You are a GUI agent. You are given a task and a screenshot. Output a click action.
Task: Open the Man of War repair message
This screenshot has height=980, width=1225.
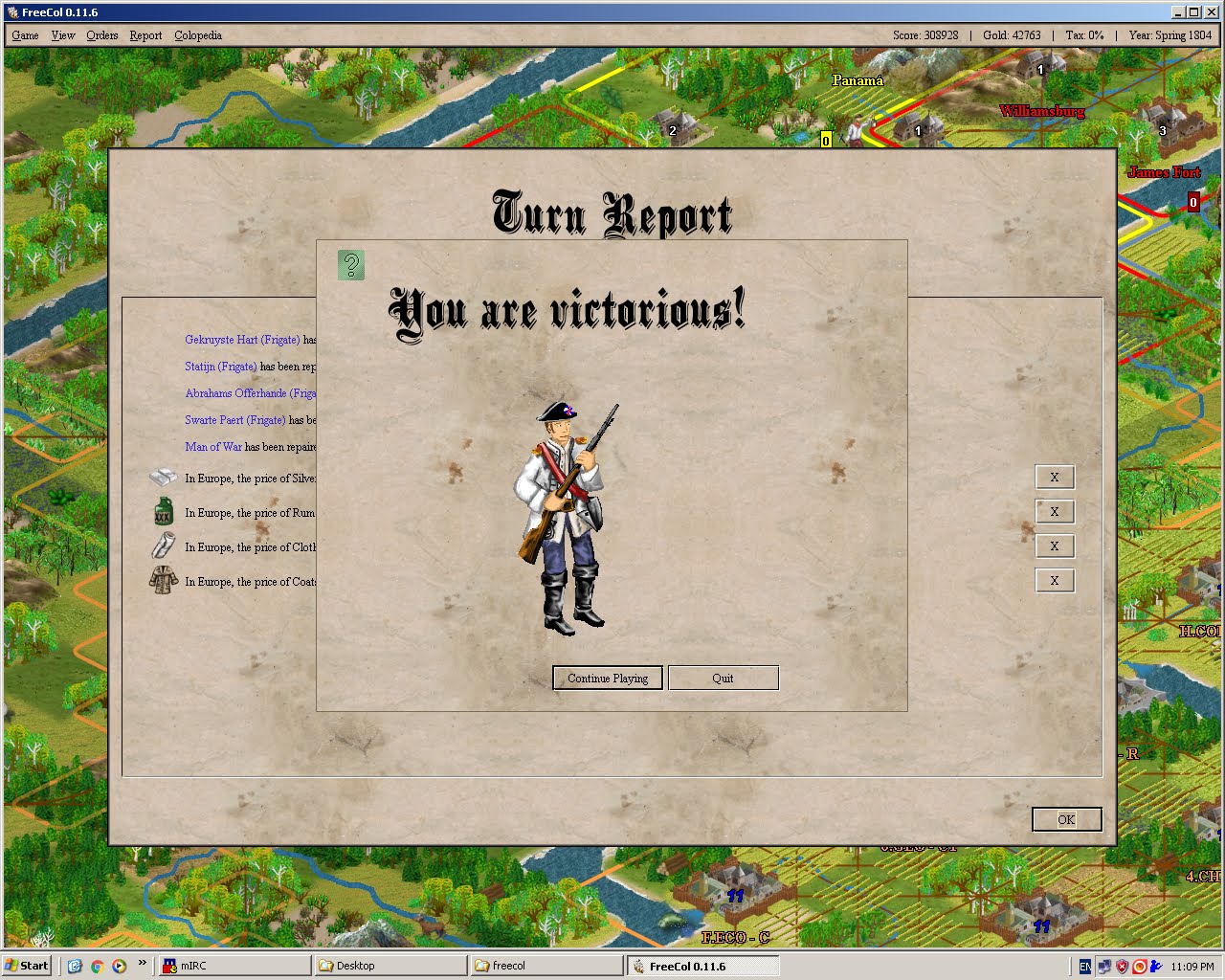pos(213,446)
